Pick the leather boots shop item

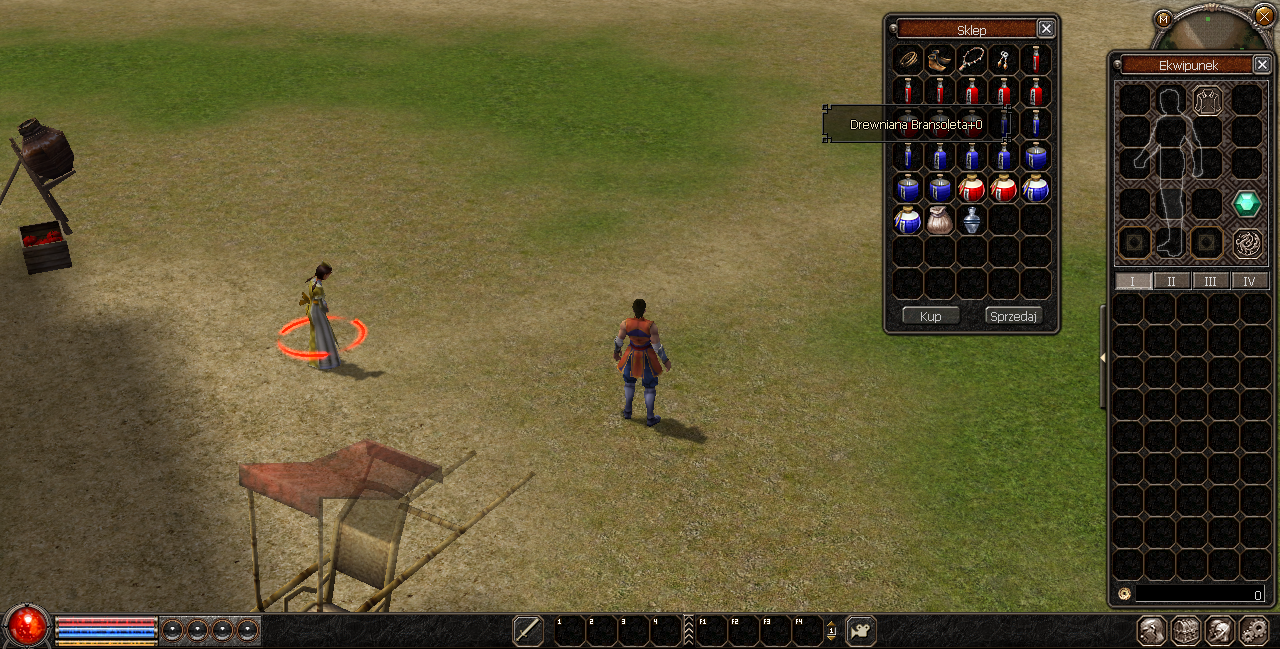tap(939, 60)
